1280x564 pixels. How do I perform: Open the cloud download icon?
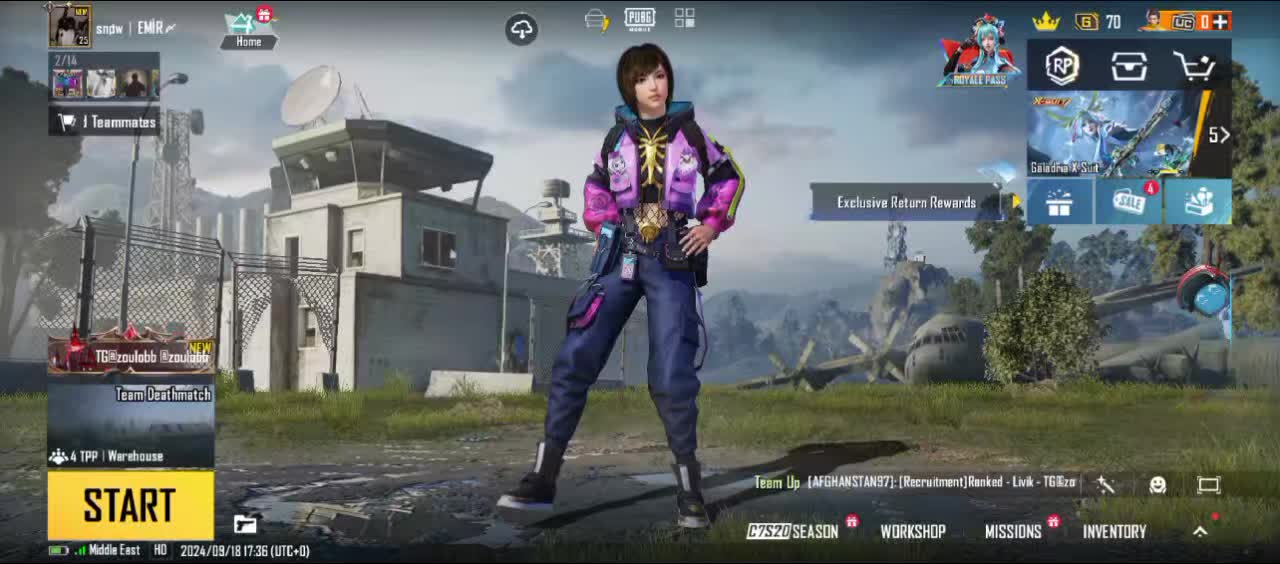(522, 29)
